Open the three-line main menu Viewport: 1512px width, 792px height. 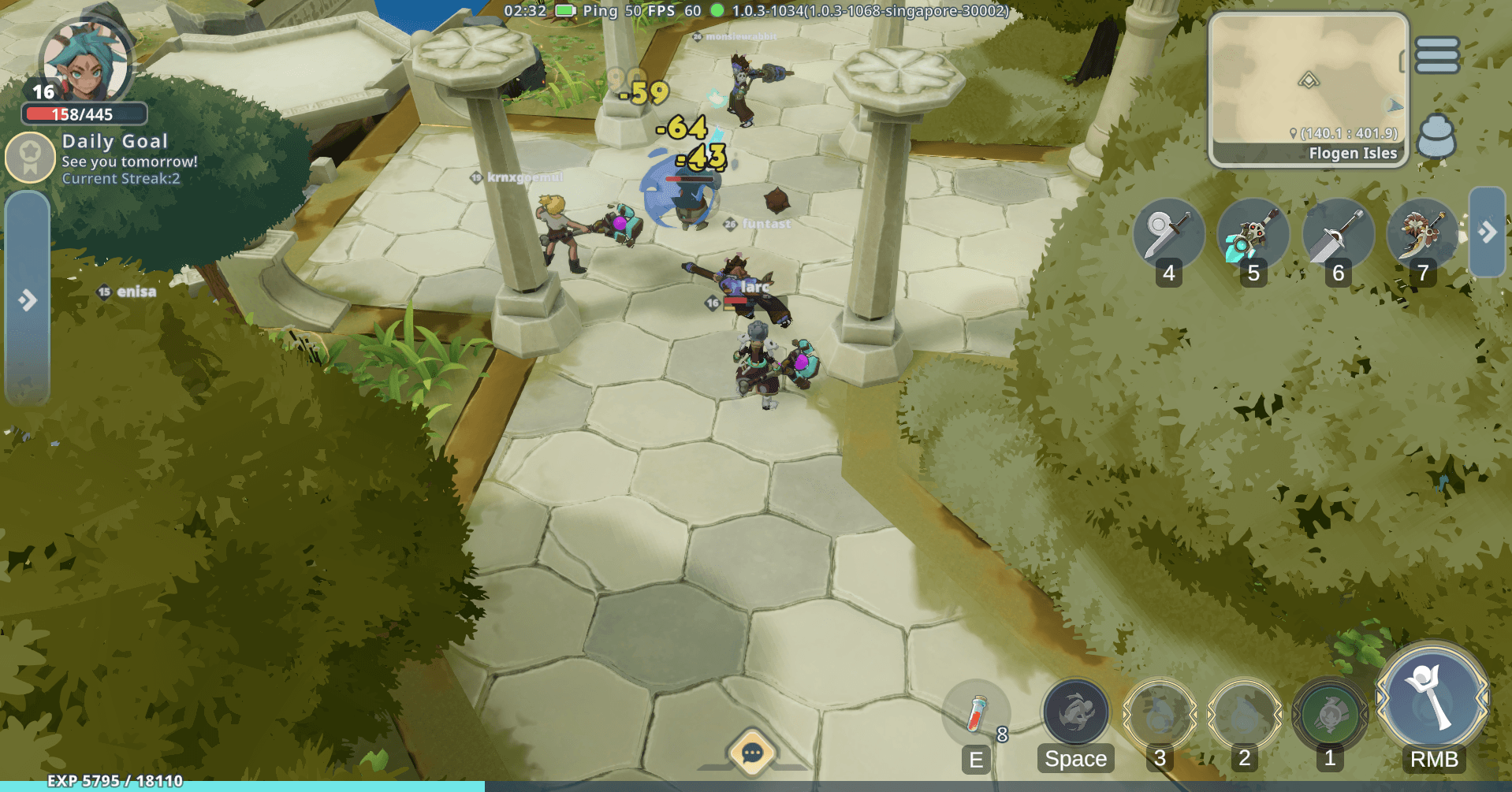pyautogui.click(x=1436, y=55)
